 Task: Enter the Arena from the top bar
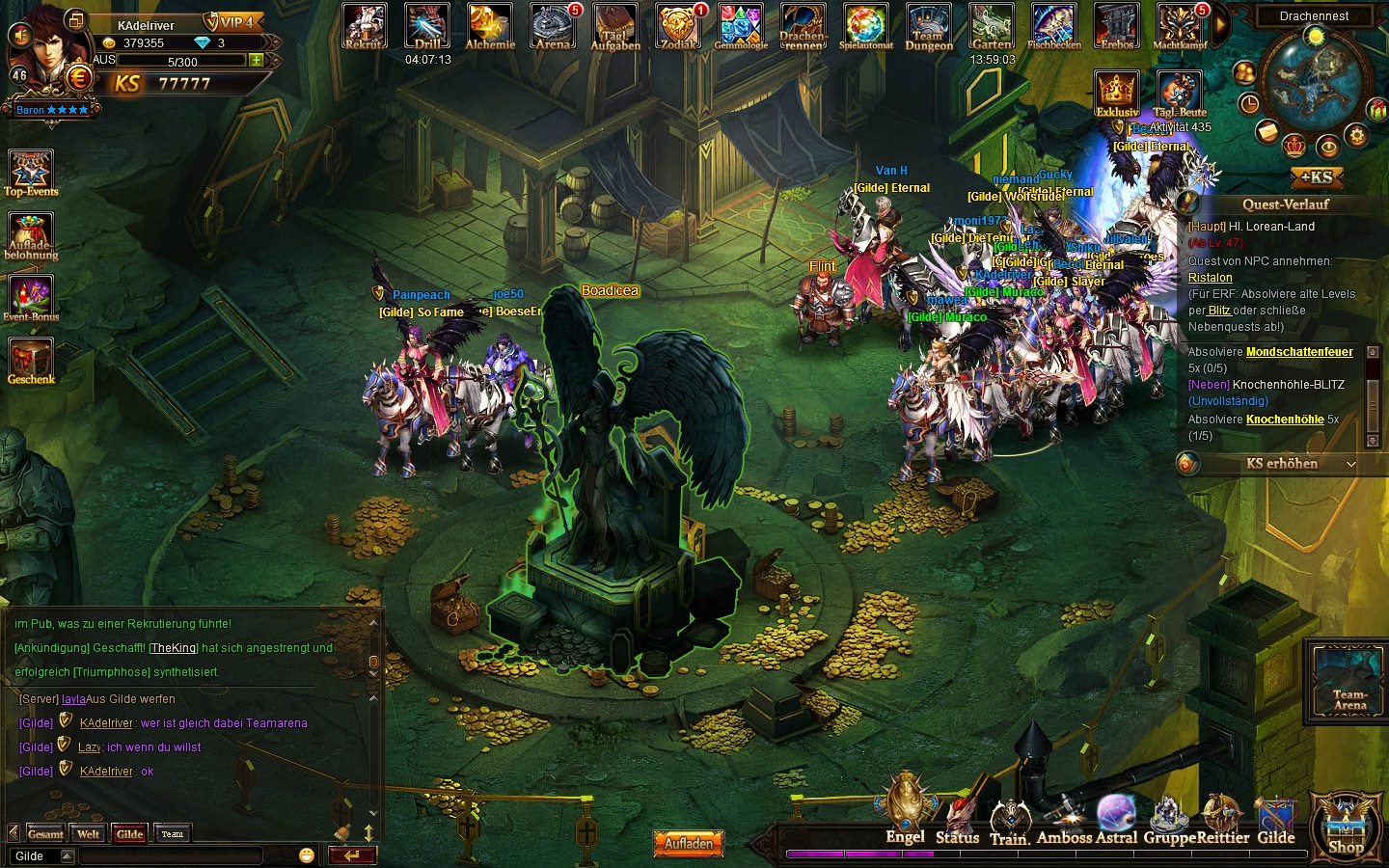pos(553,26)
